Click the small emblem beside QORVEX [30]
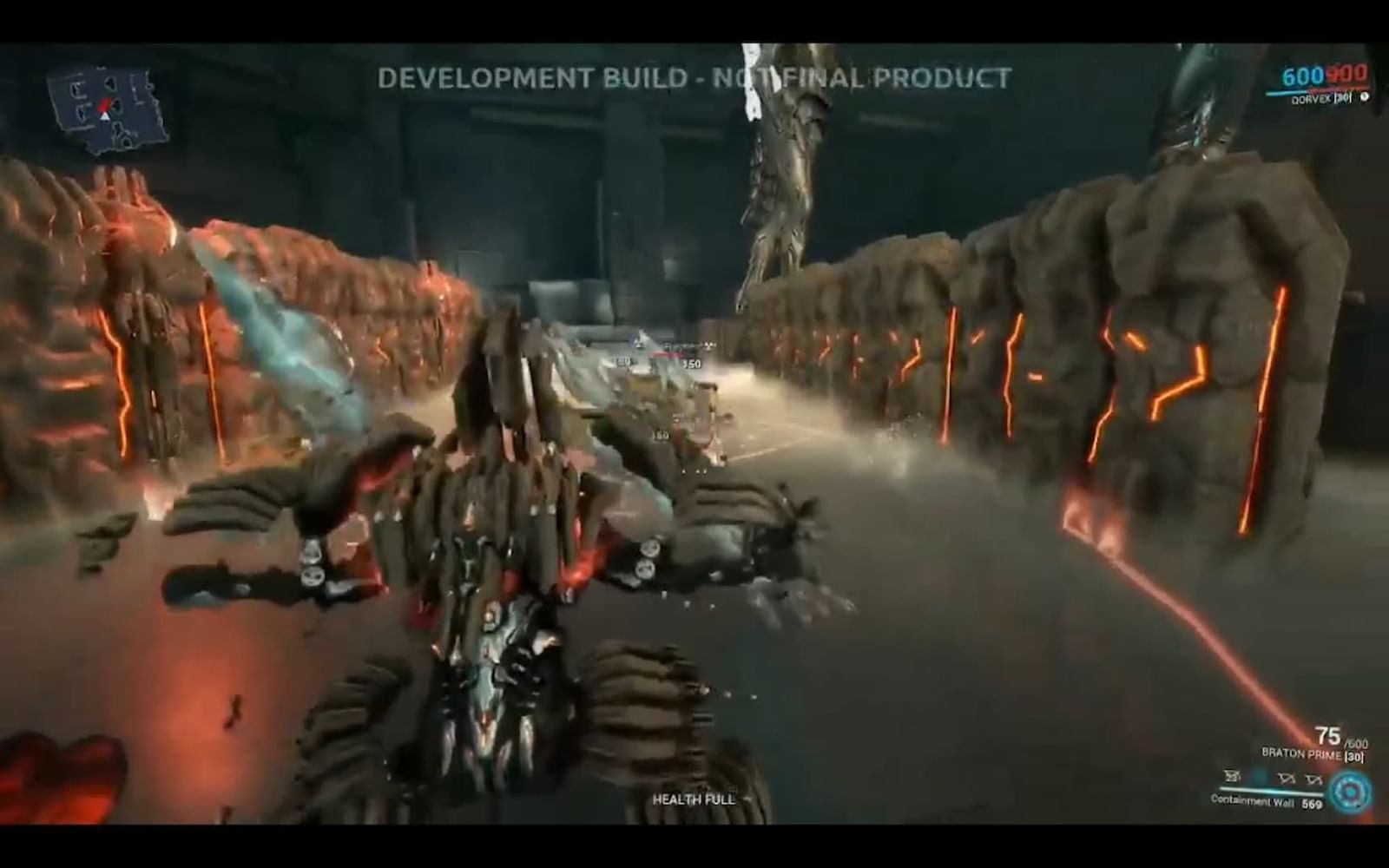 click(x=1365, y=99)
